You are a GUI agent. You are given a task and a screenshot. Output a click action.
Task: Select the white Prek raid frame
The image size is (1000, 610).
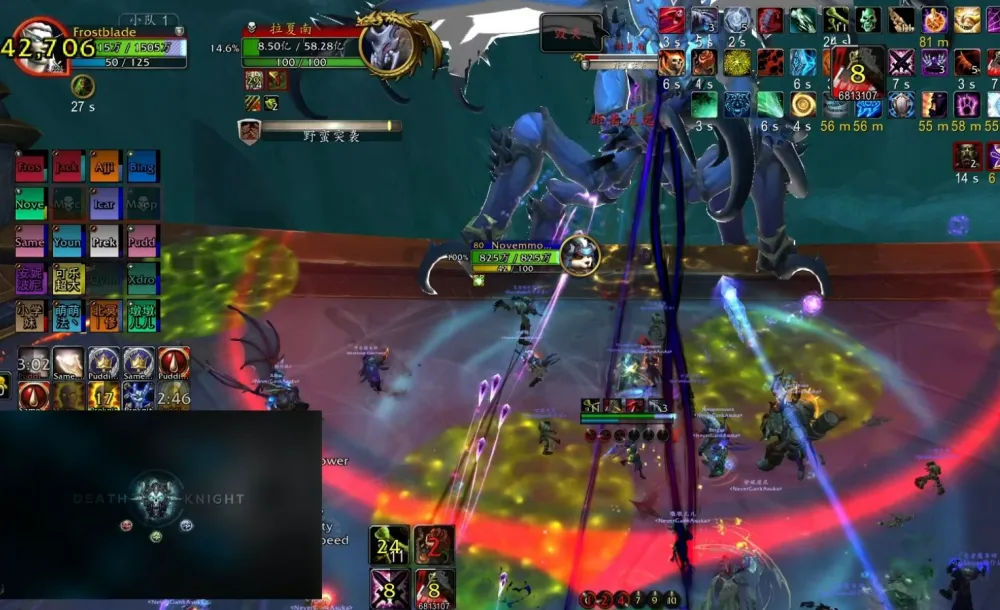tap(105, 241)
